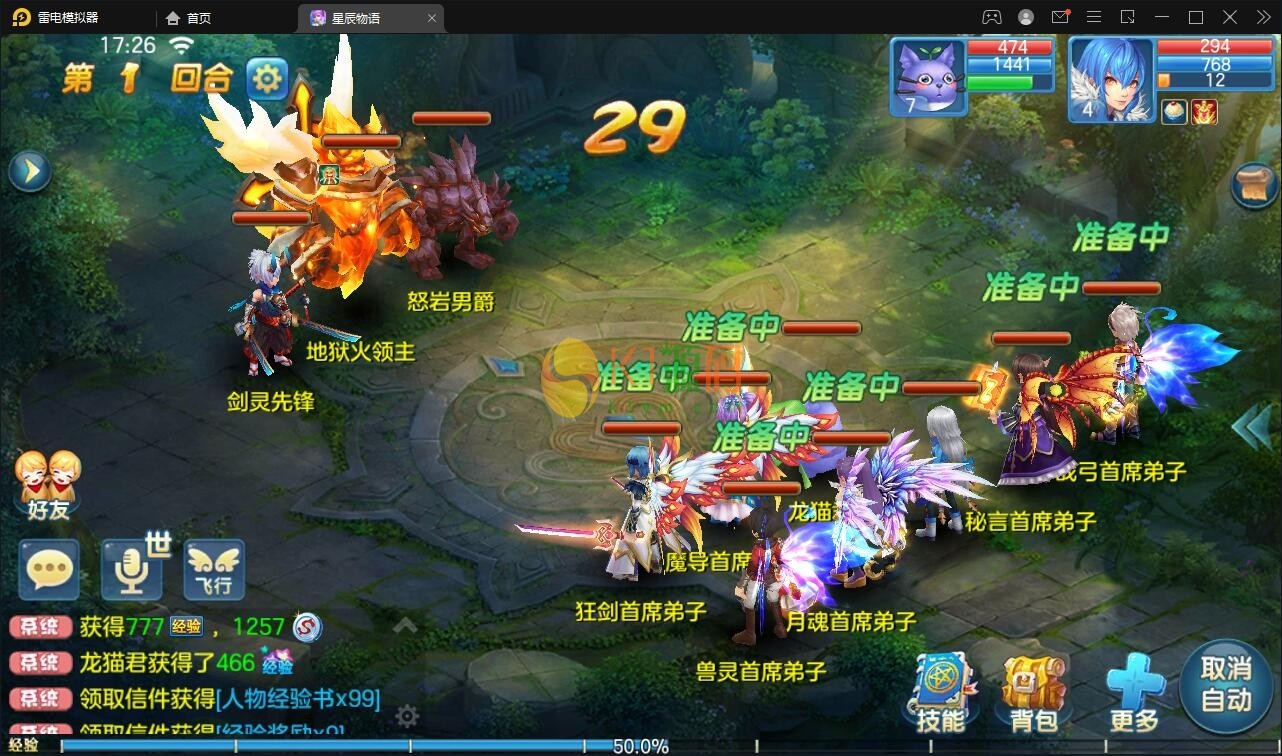
Task: Open the emulator mail envelope with notification dot
Action: click(1061, 17)
